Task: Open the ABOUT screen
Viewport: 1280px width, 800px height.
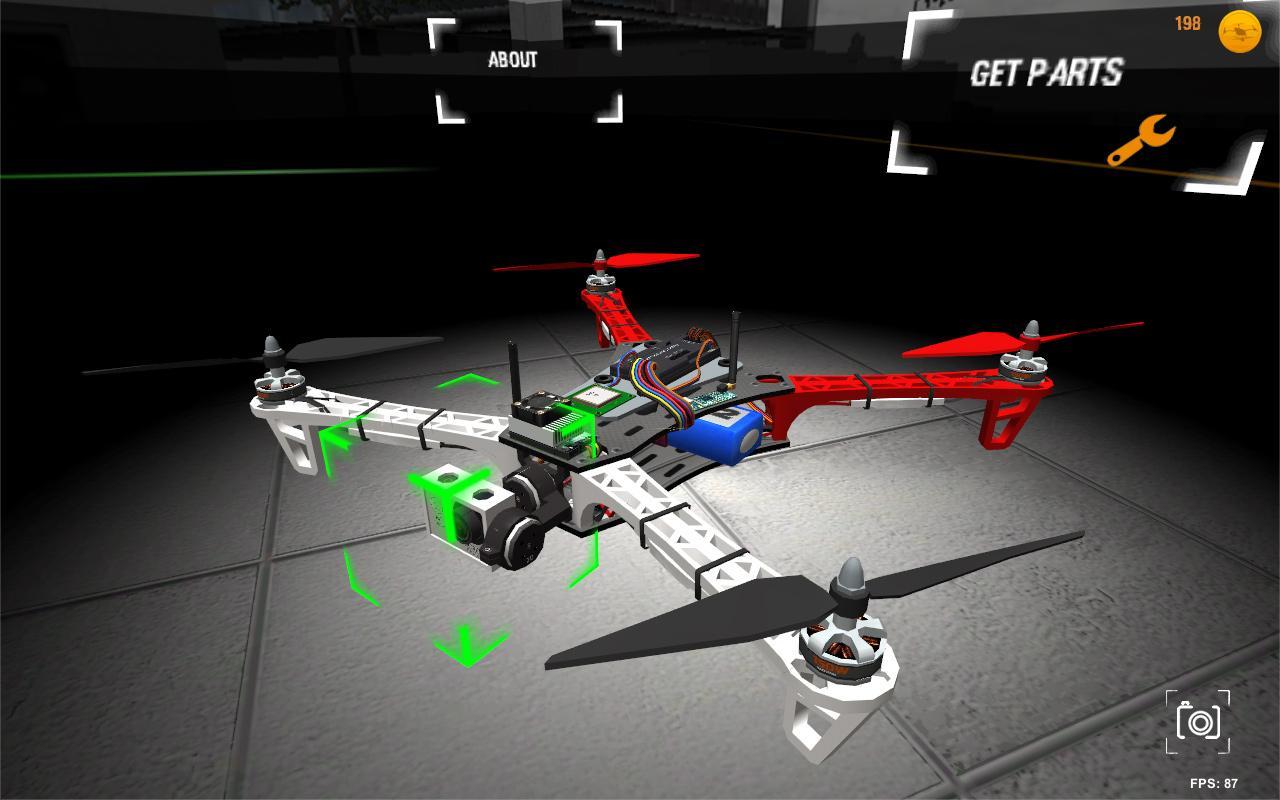Action: [x=513, y=60]
